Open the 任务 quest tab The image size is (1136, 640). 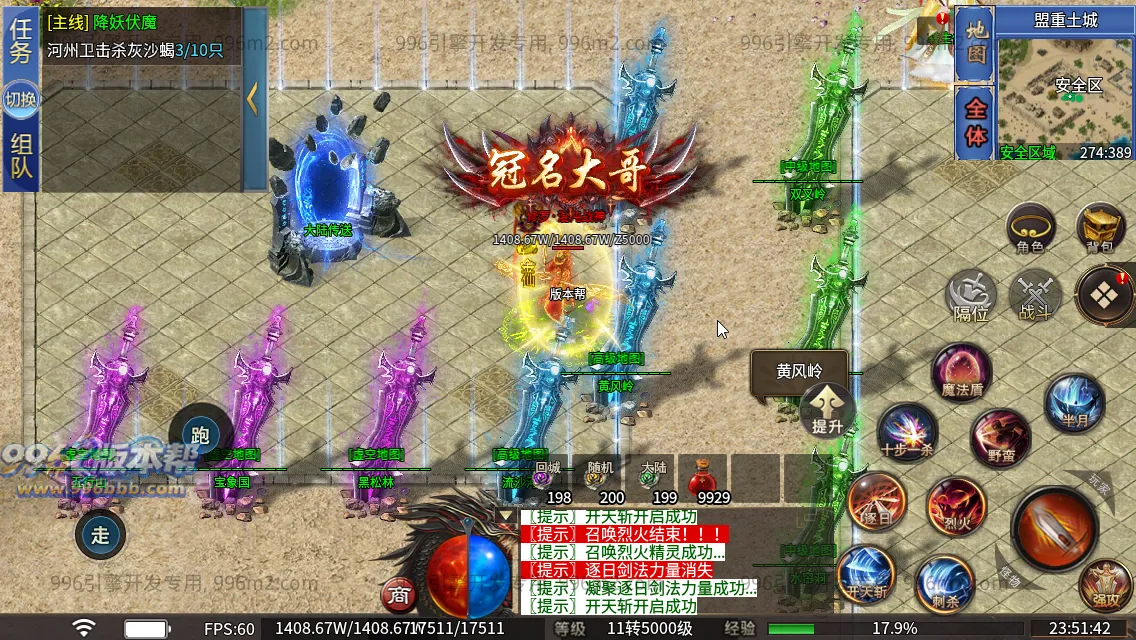tap(21, 42)
